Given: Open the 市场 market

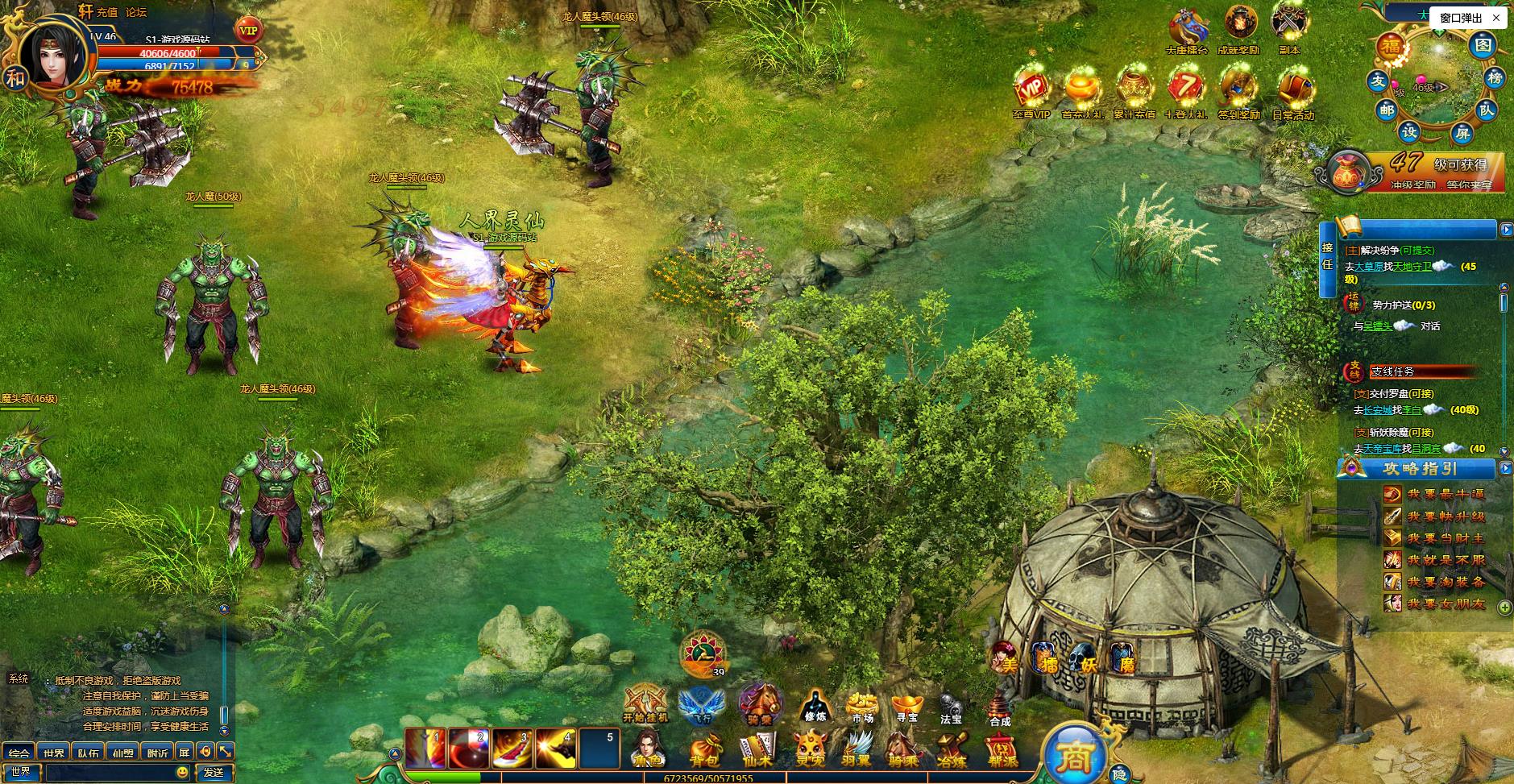Looking at the screenshot, I should tap(862, 706).
